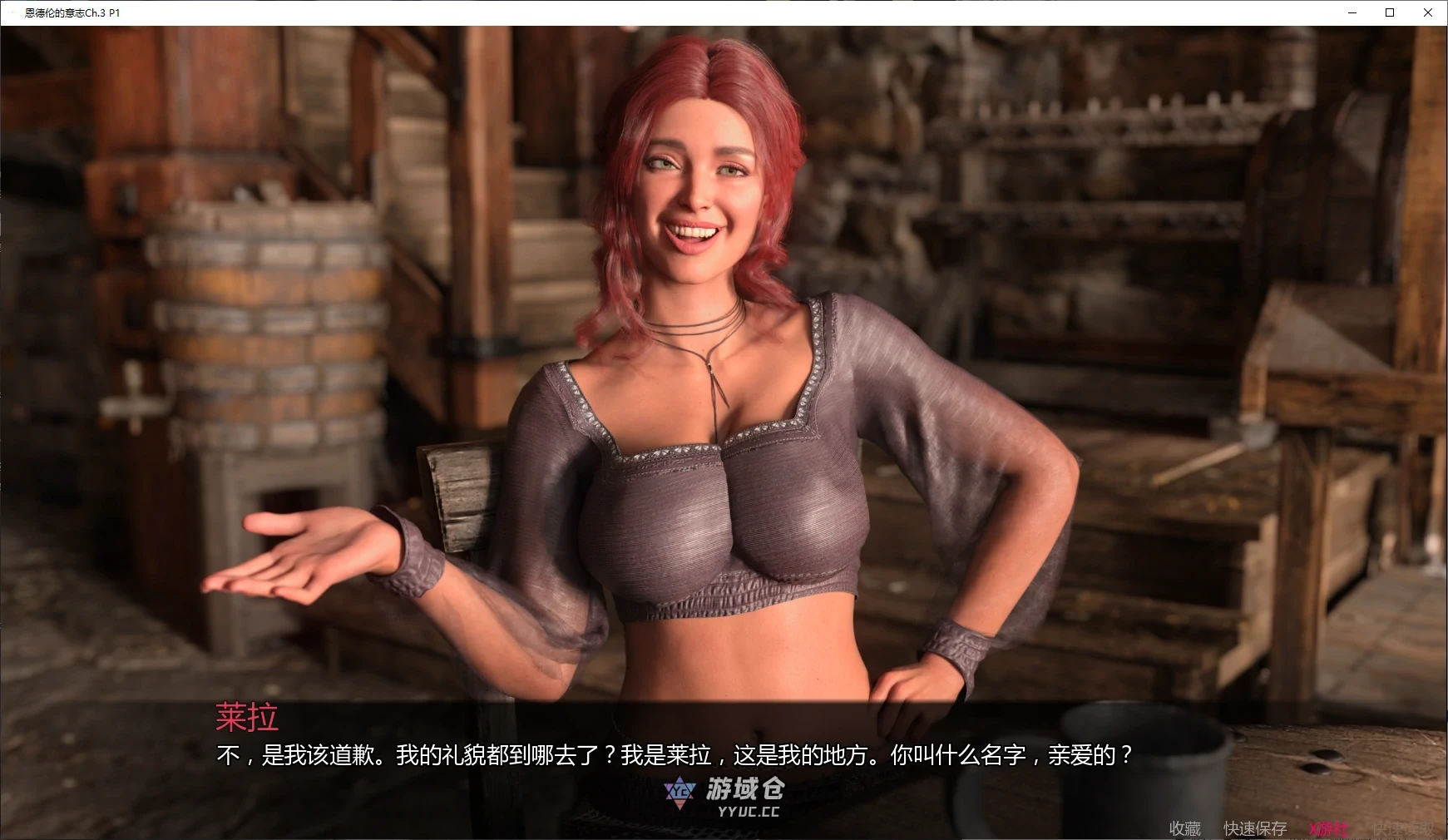Open the pink X游社 link
1448x840 pixels.
pos(1329,828)
